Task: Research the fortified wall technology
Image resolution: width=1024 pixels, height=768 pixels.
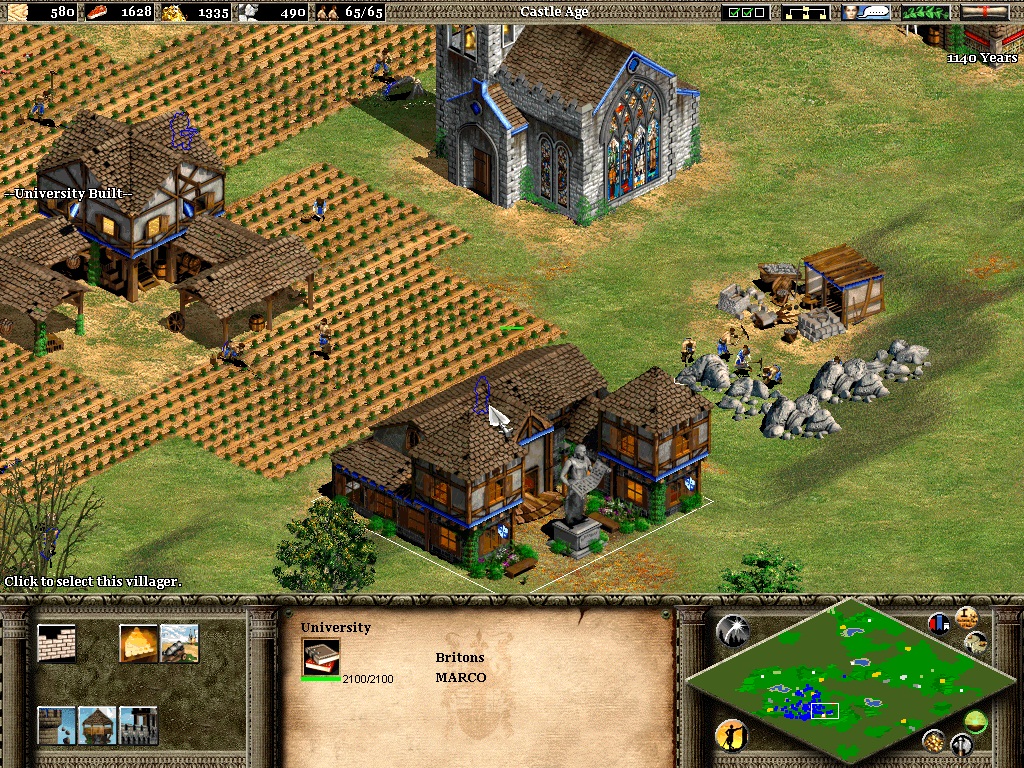Action: [138, 725]
